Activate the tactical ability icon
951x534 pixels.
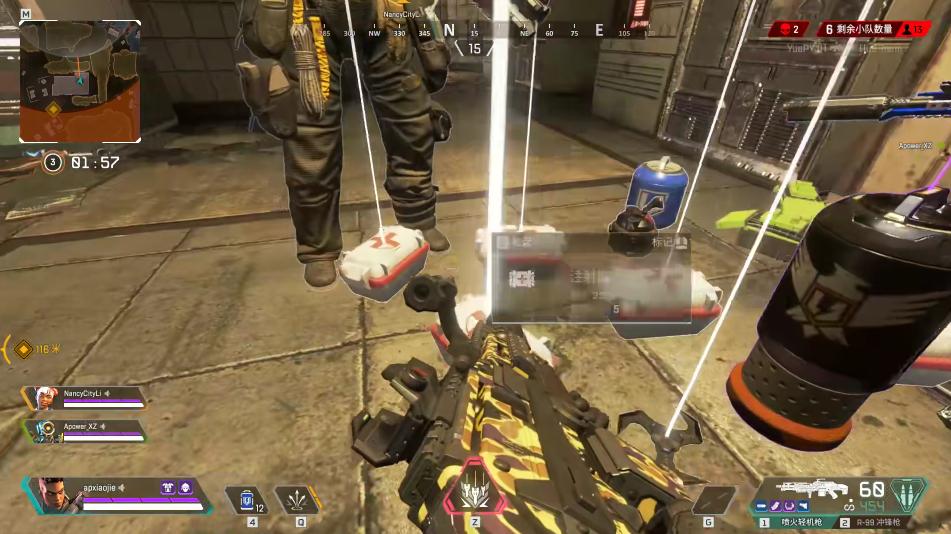(x=295, y=499)
